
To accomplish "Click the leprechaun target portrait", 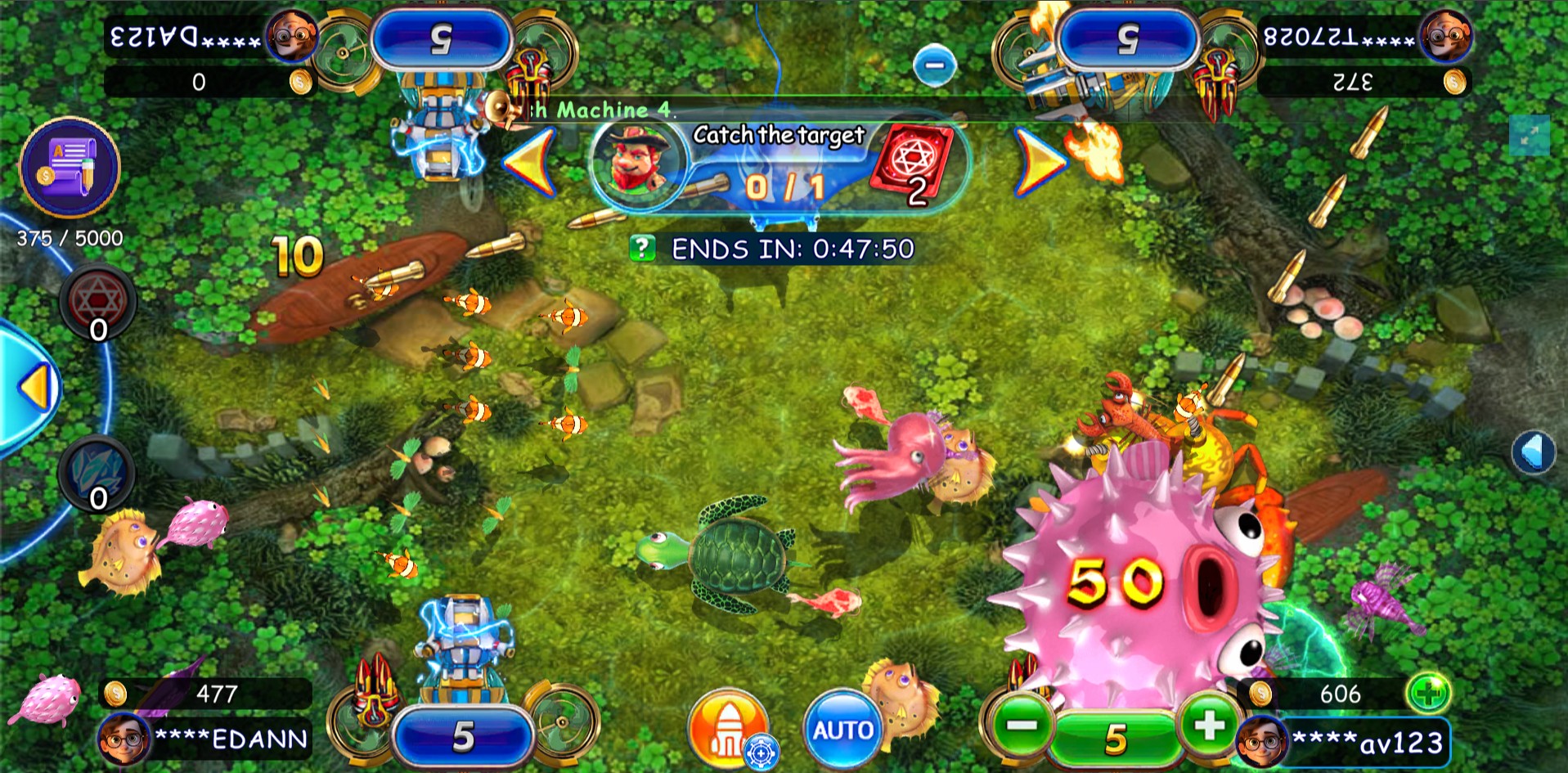I will 636,159.
